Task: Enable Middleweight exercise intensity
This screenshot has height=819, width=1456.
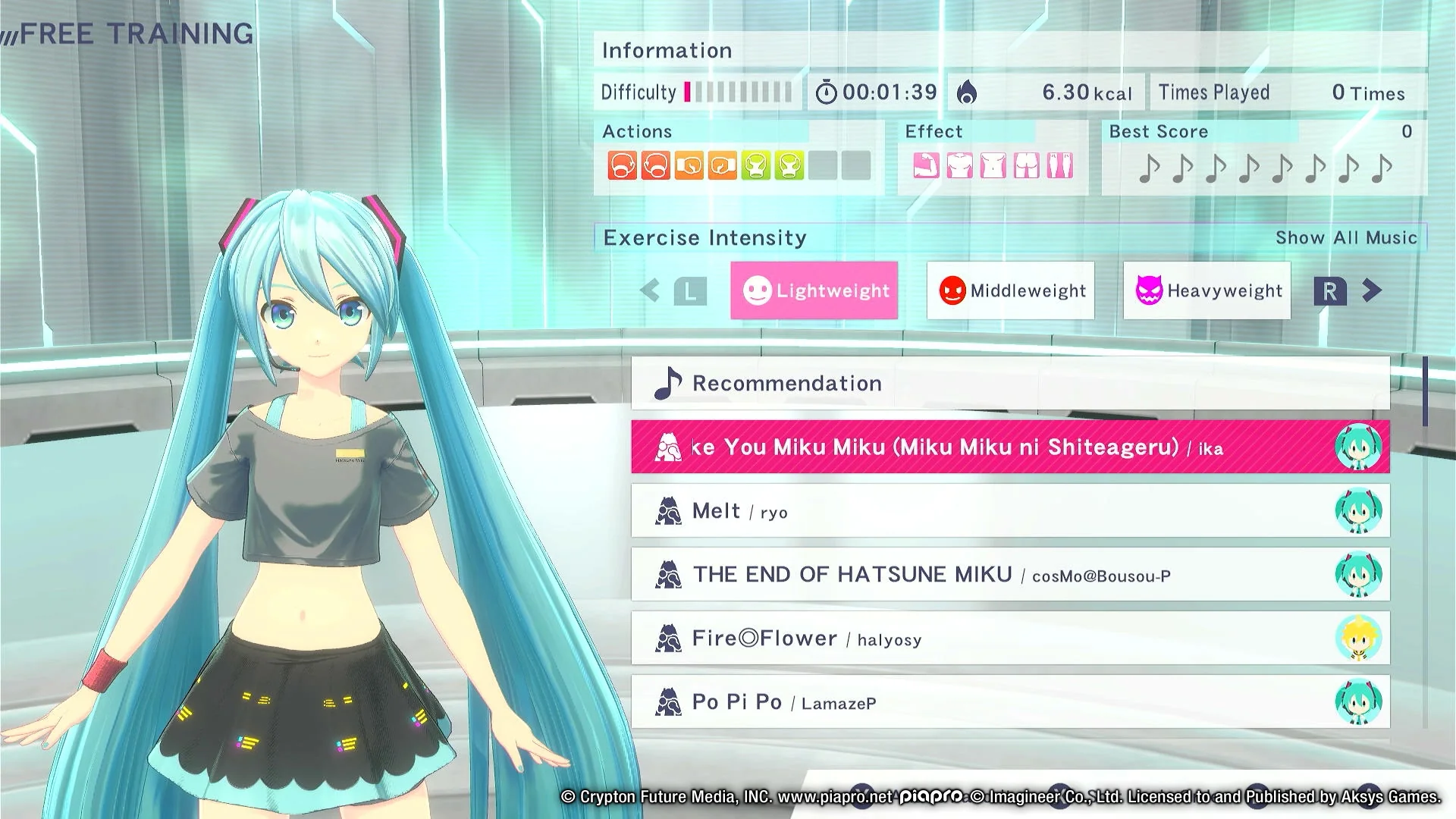Action: (x=1010, y=290)
